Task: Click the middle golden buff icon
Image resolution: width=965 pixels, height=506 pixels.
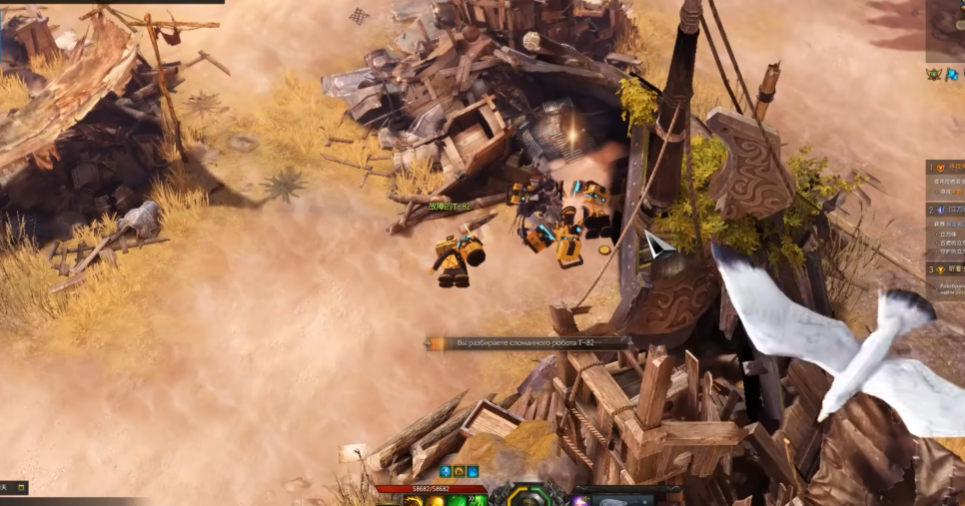Action: [459, 471]
